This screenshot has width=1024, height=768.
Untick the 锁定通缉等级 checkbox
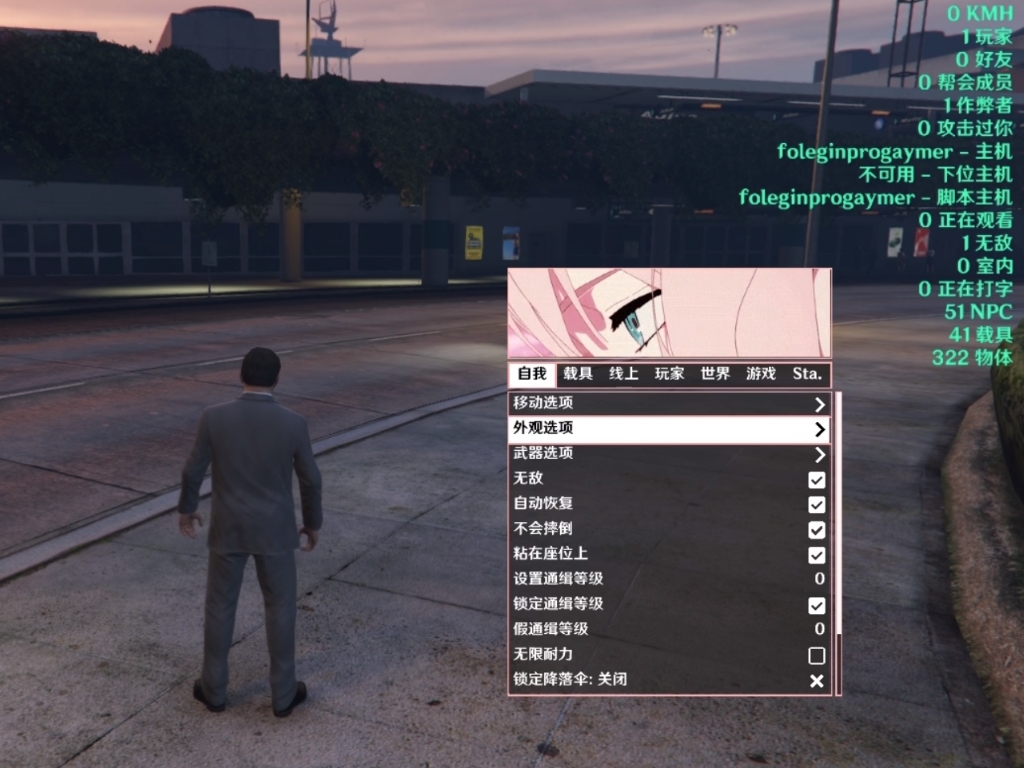817,605
